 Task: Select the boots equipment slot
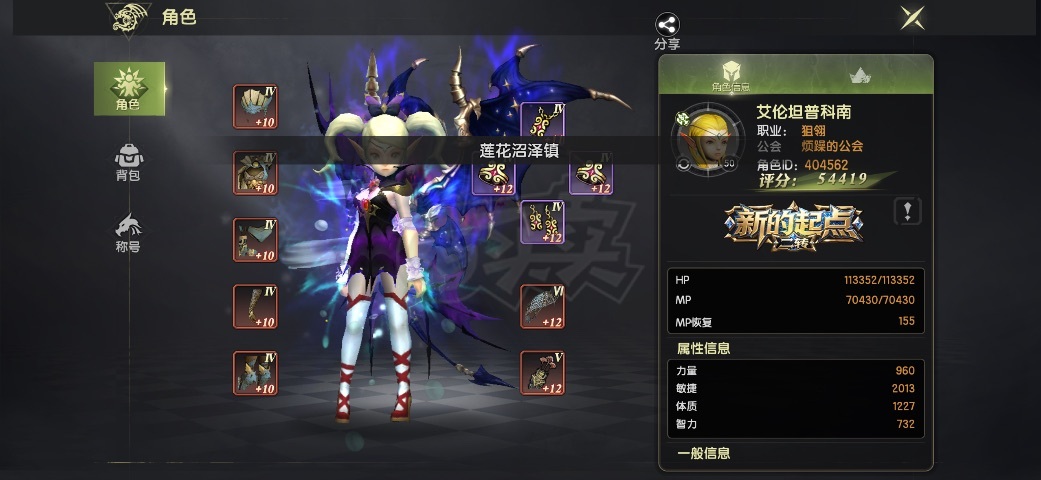[255, 372]
